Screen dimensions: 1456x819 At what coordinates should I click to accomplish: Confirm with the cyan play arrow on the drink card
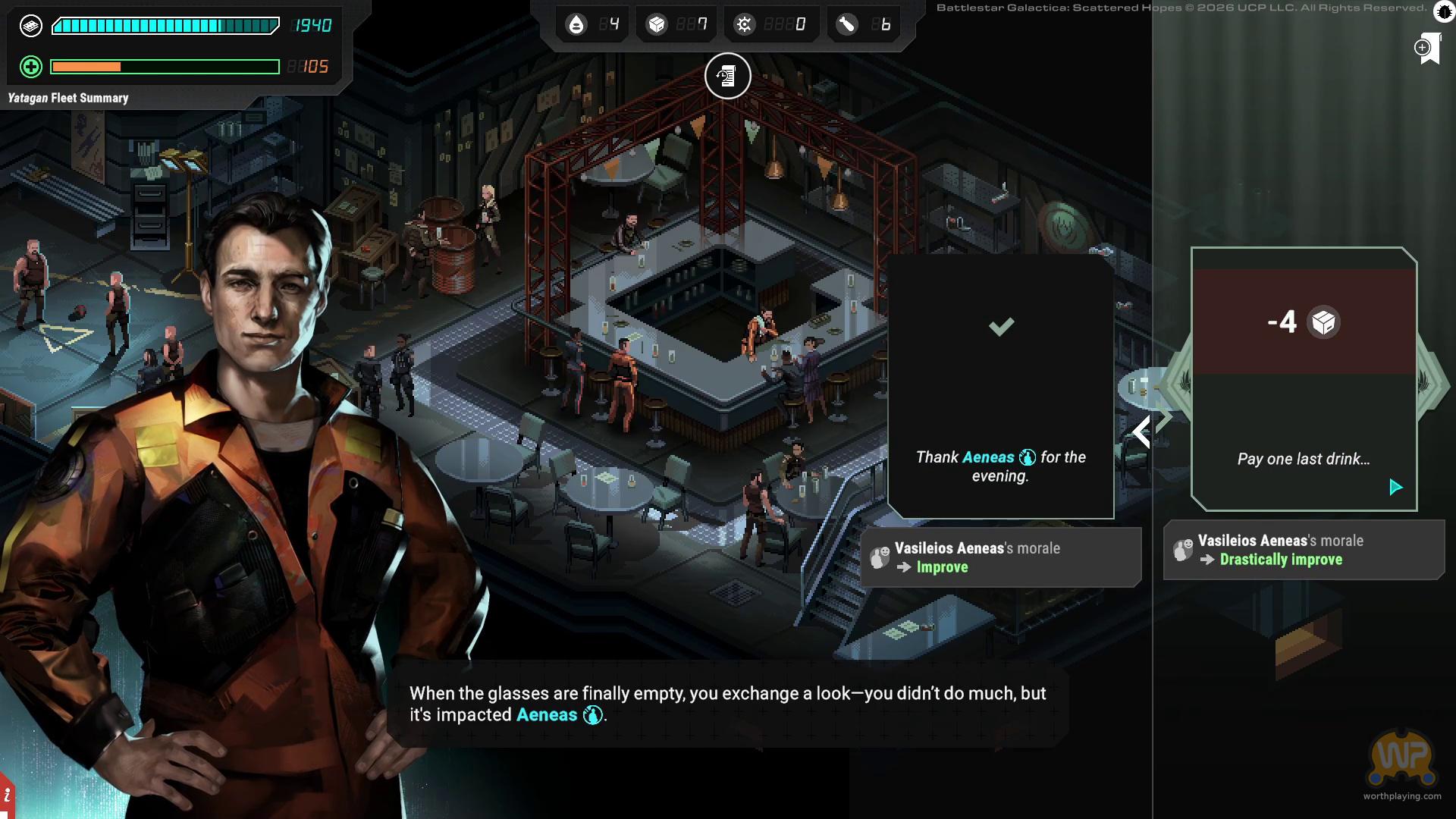pos(1395,487)
